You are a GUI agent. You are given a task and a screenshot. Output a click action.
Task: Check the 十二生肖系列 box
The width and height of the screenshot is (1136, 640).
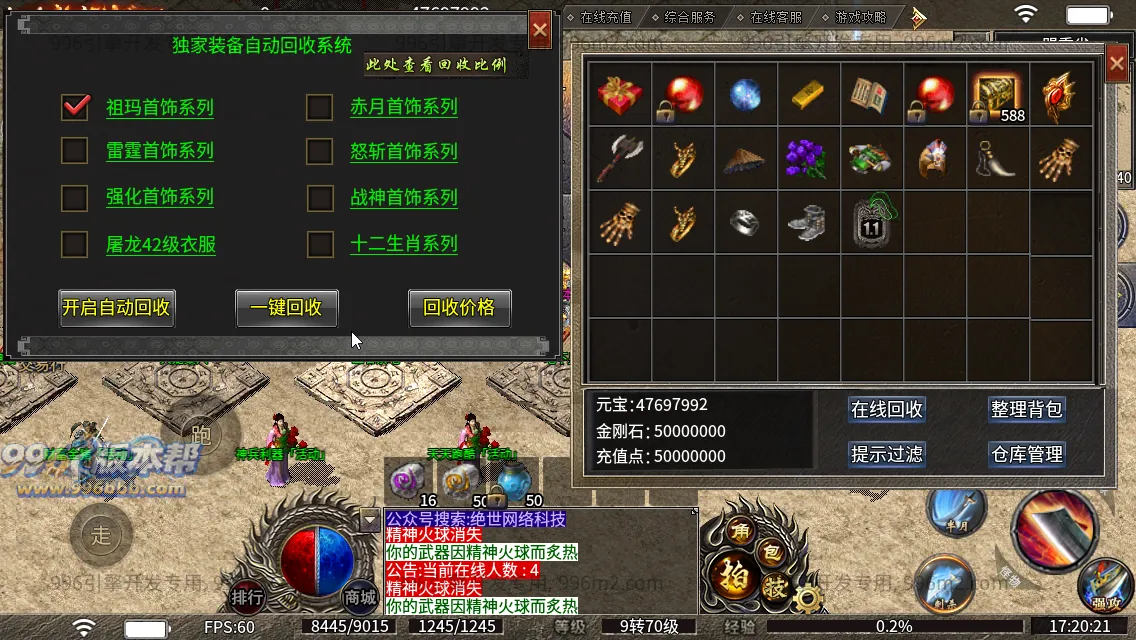point(319,243)
